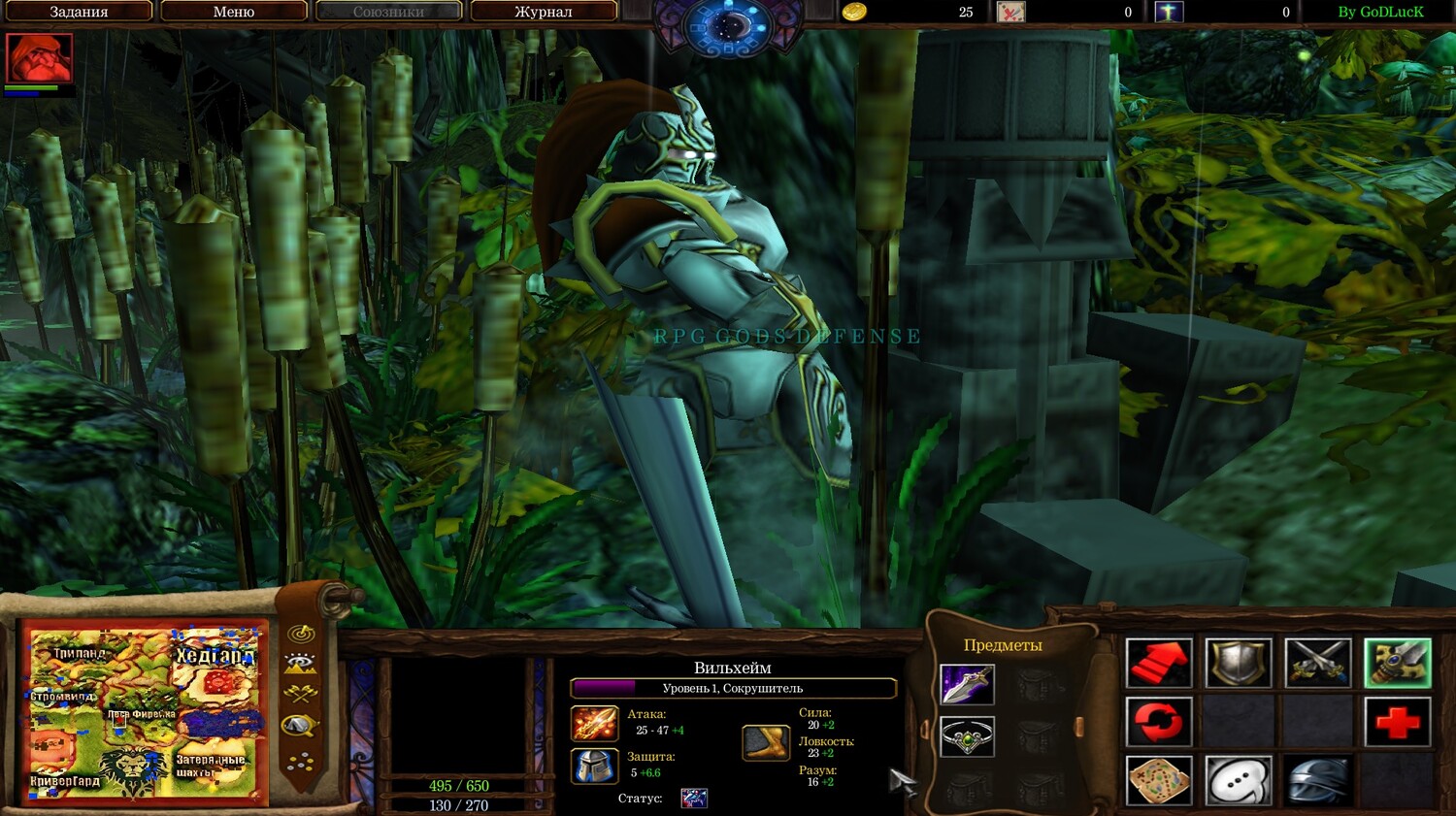Screen dimensions: 1456x816
Task: Activate the red arrow move command
Action: 1159,664
